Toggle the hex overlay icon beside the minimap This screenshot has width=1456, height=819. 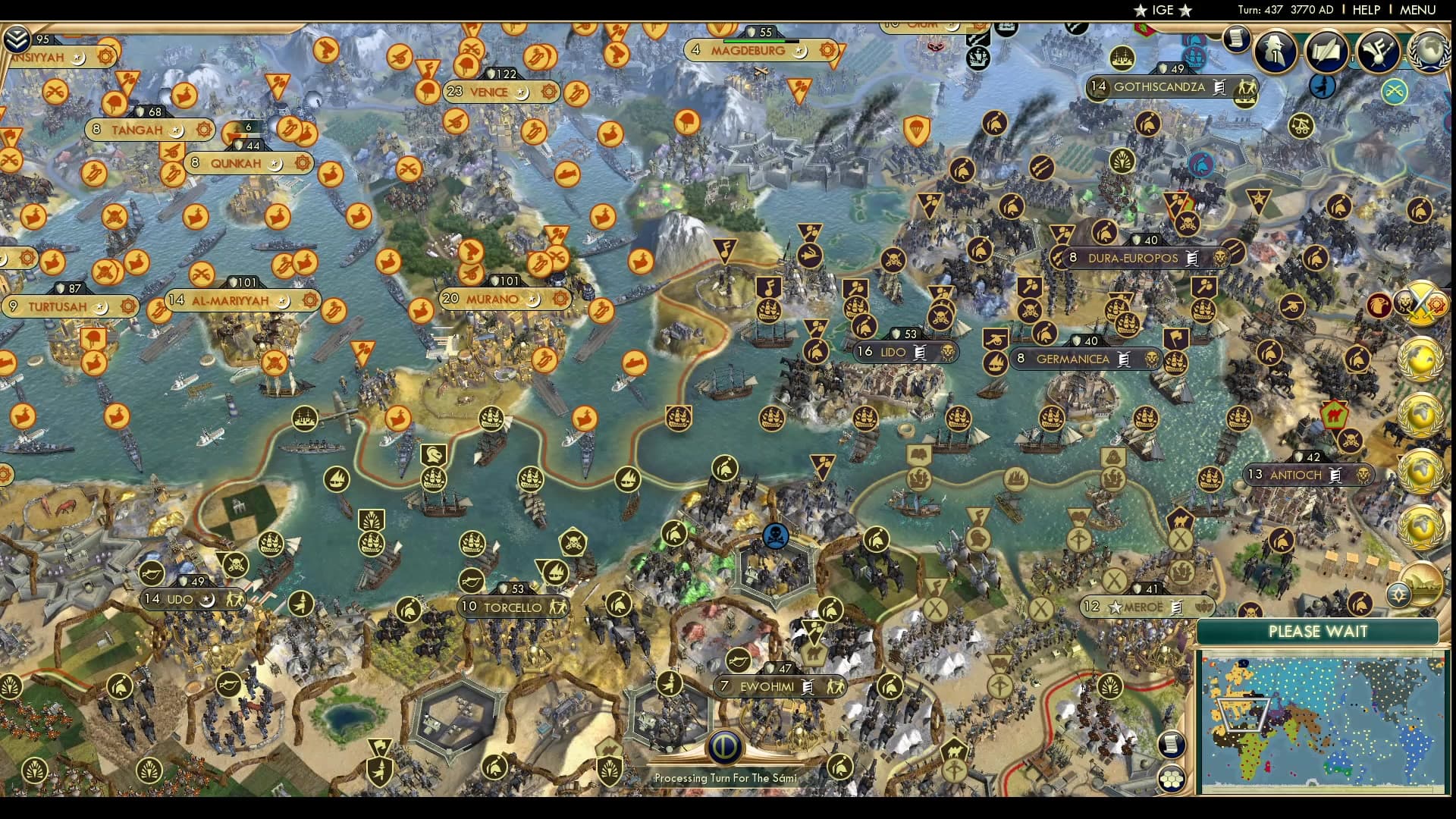click(x=1172, y=777)
